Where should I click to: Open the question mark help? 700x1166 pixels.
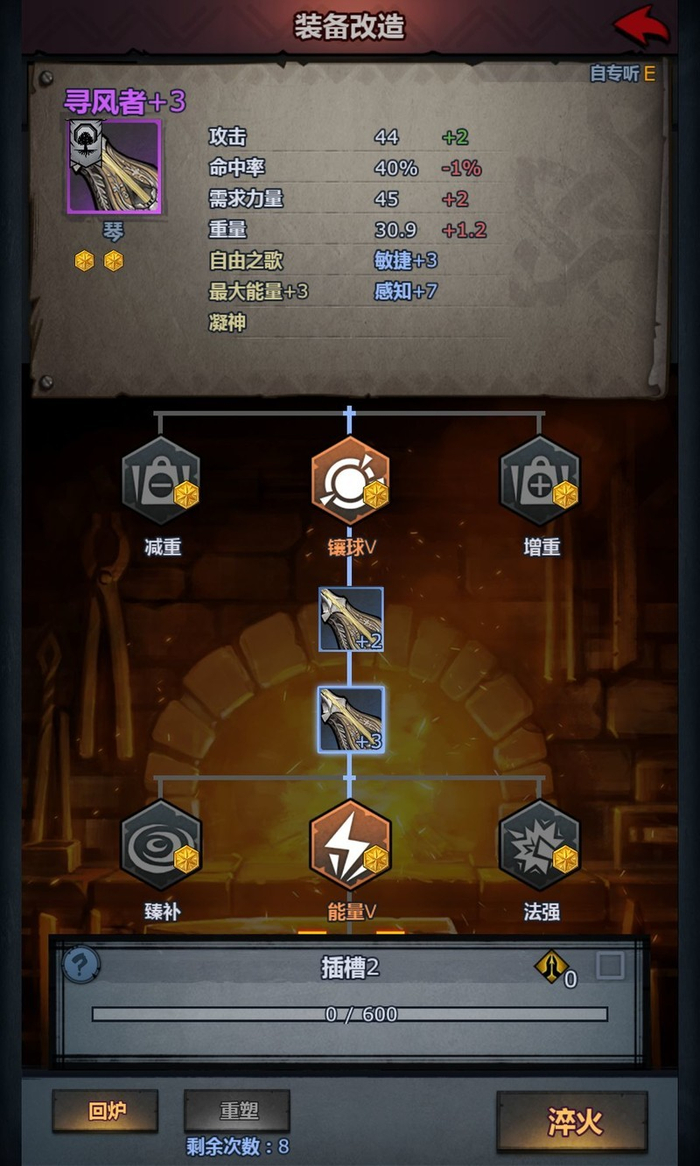[81, 965]
